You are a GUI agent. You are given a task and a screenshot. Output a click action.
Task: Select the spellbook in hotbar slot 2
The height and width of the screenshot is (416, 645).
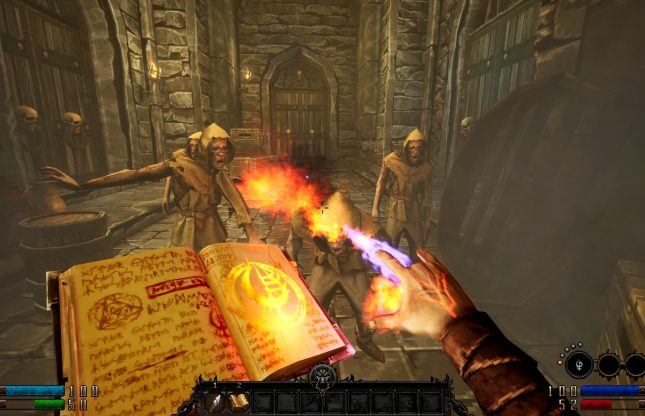click(239, 401)
